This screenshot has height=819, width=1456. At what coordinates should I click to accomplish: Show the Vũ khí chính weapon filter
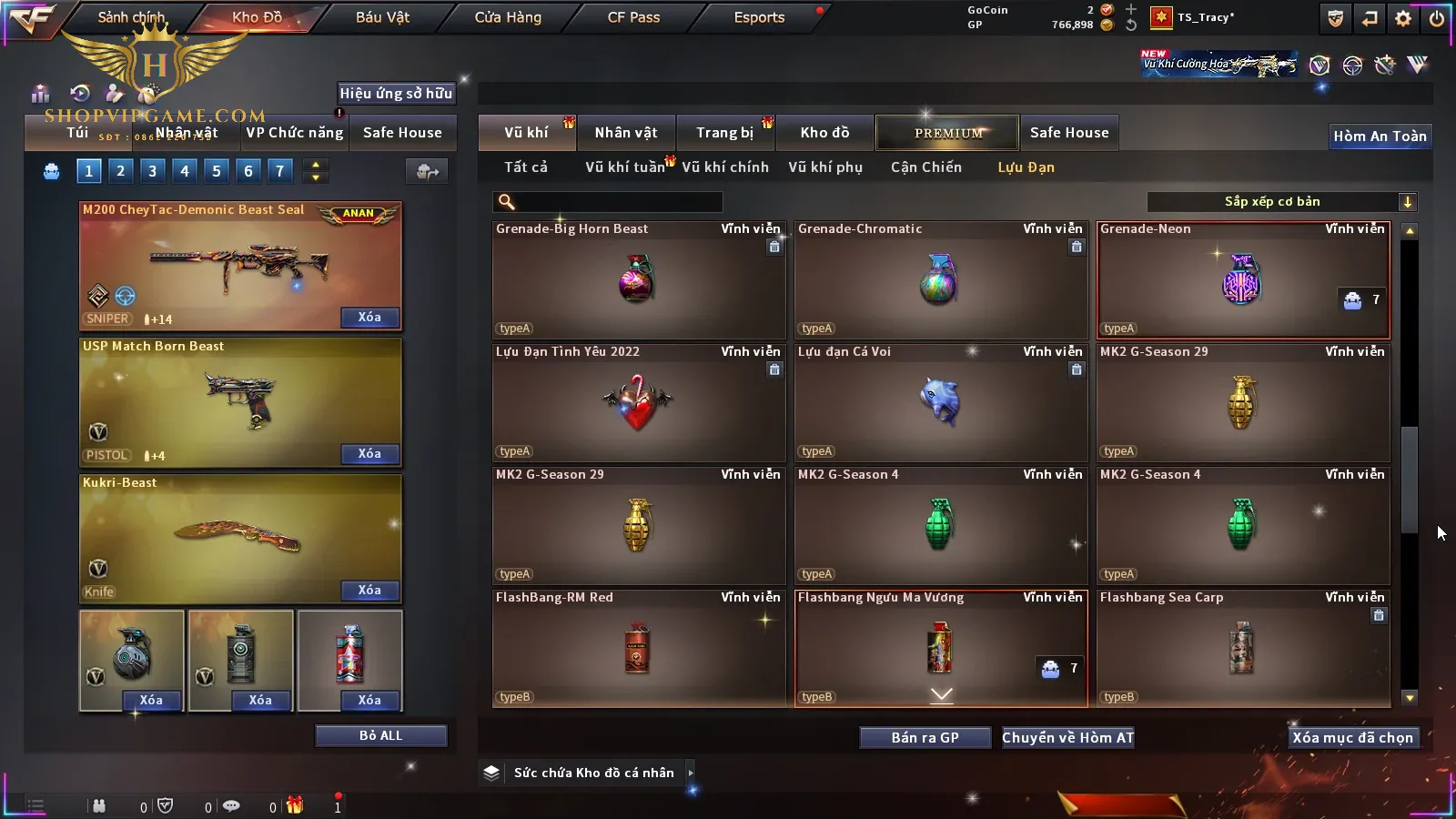[x=724, y=167]
